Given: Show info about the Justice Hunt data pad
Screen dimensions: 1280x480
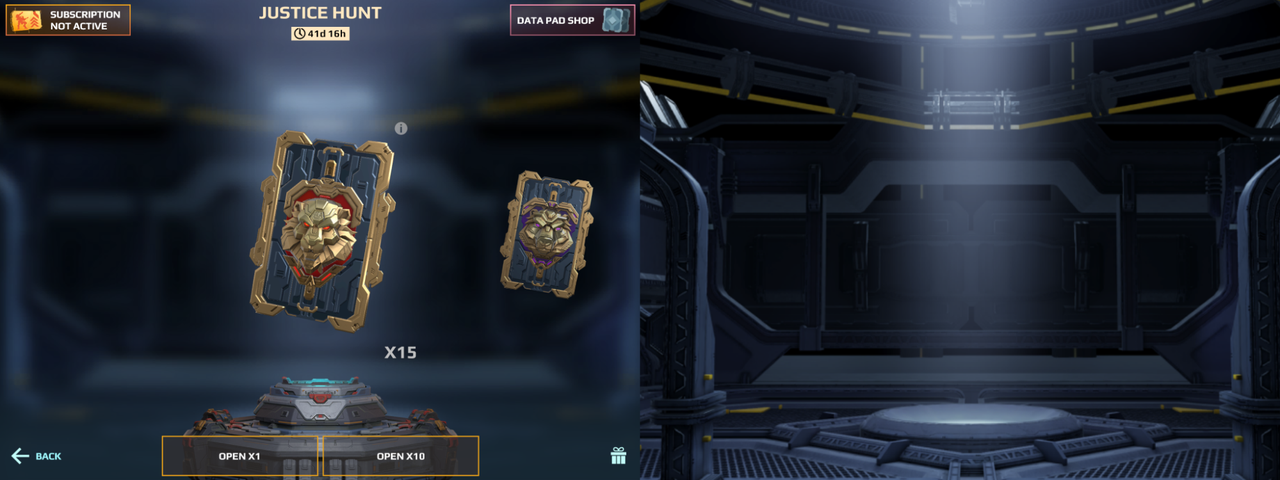Looking at the screenshot, I should coord(401,128).
